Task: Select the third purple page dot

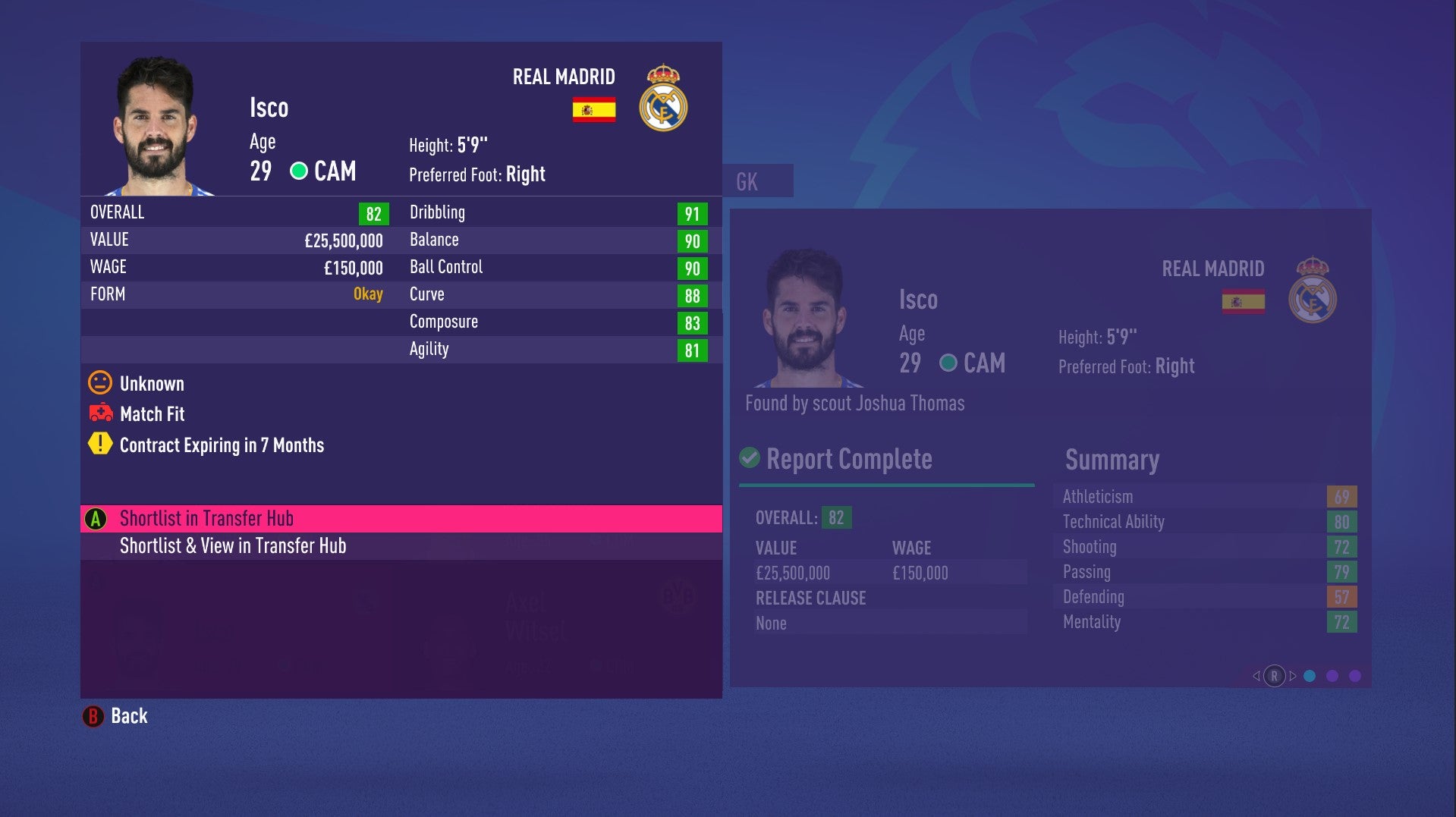Action: pyautogui.click(x=1354, y=675)
